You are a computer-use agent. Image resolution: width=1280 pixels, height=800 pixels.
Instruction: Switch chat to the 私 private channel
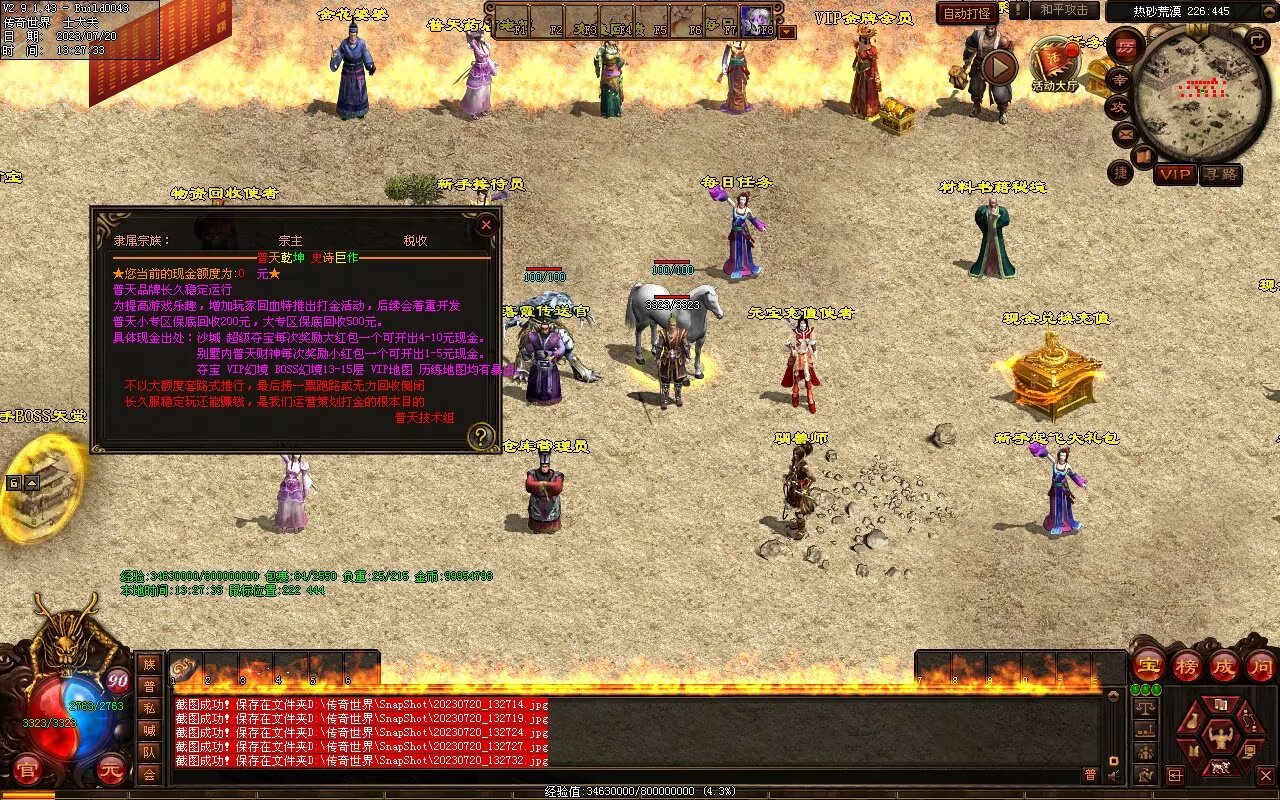148,708
